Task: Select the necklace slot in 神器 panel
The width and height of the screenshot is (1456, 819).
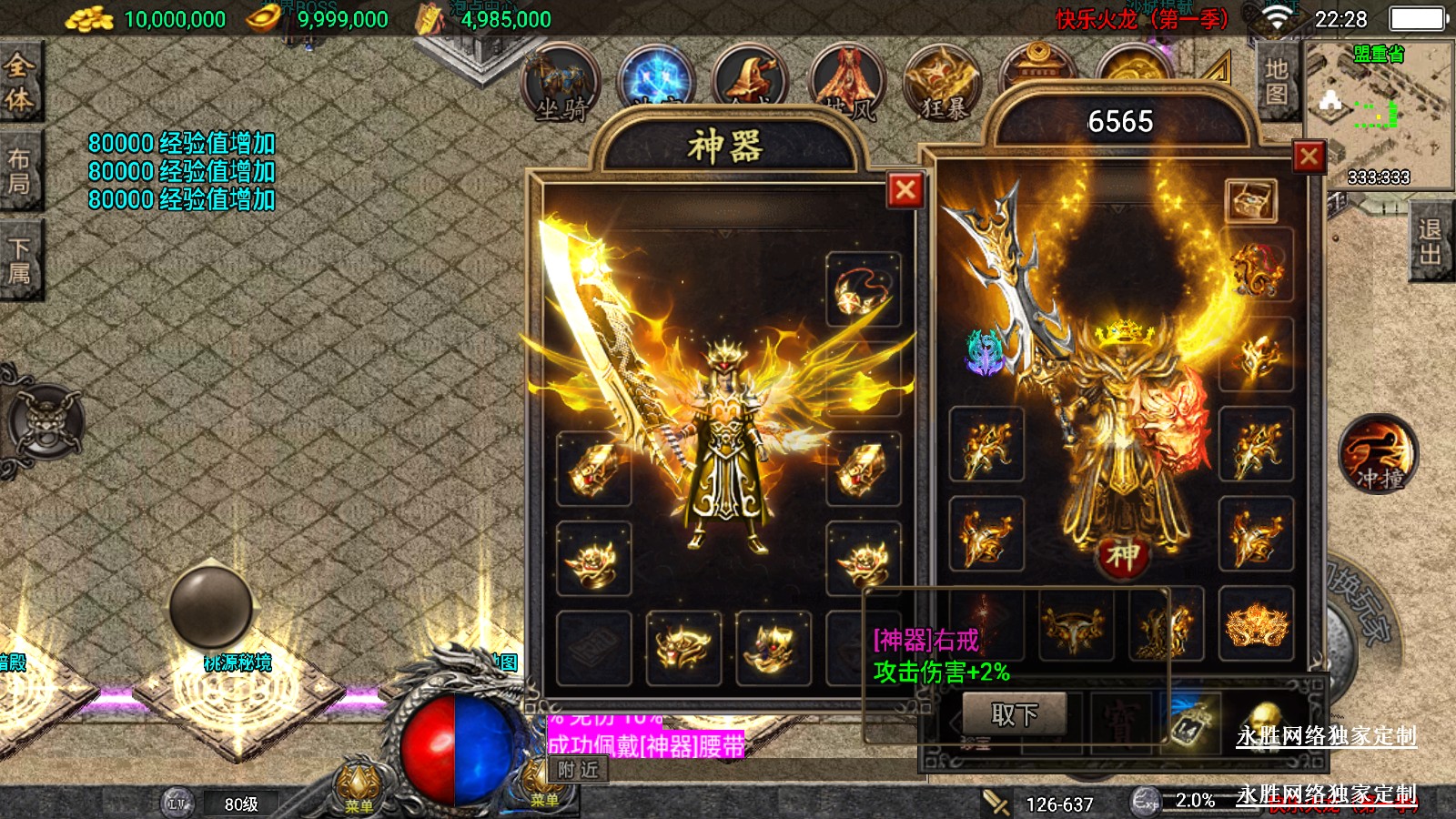Action: (x=863, y=289)
